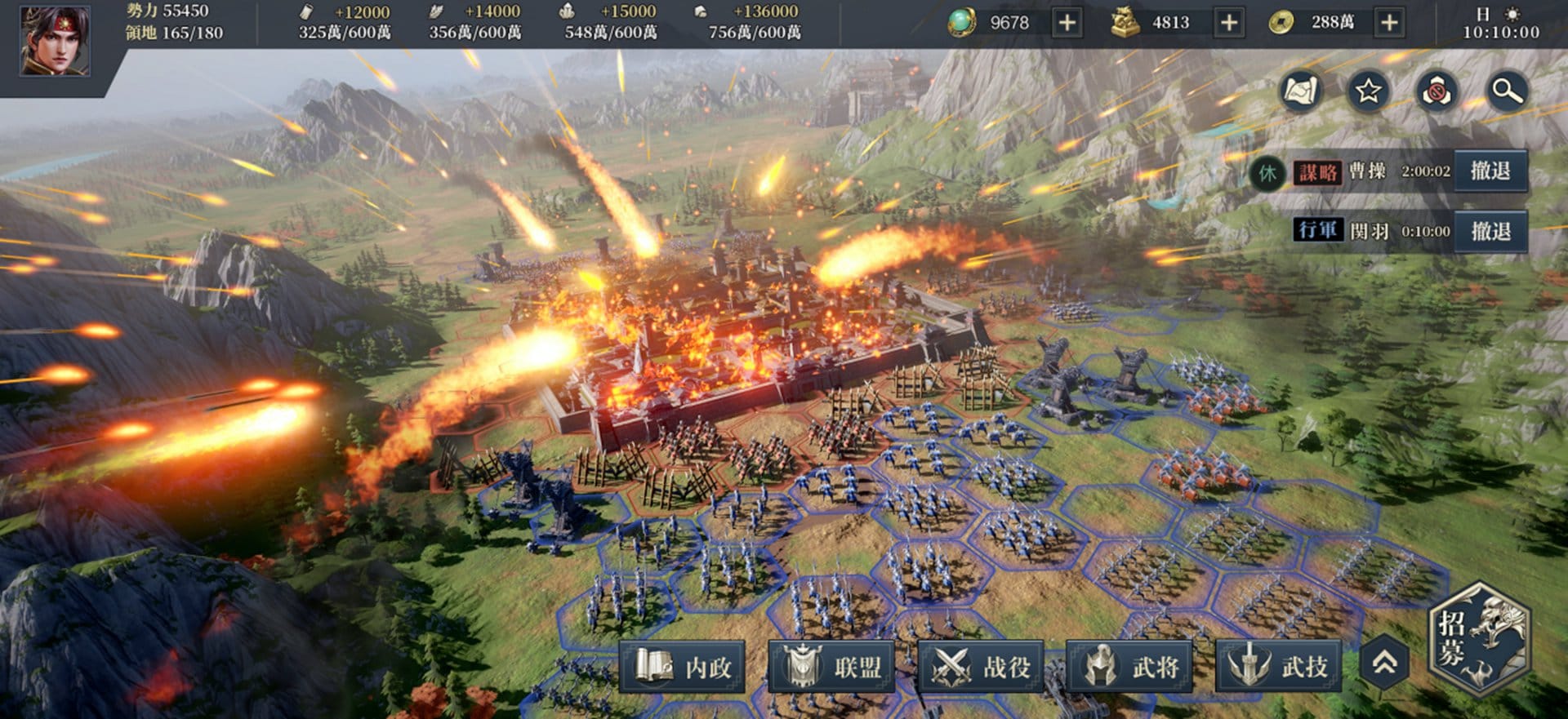Click the red three-circle emblem icon
Image resolution: width=1568 pixels, height=719 pixels.
point(1437,91)
